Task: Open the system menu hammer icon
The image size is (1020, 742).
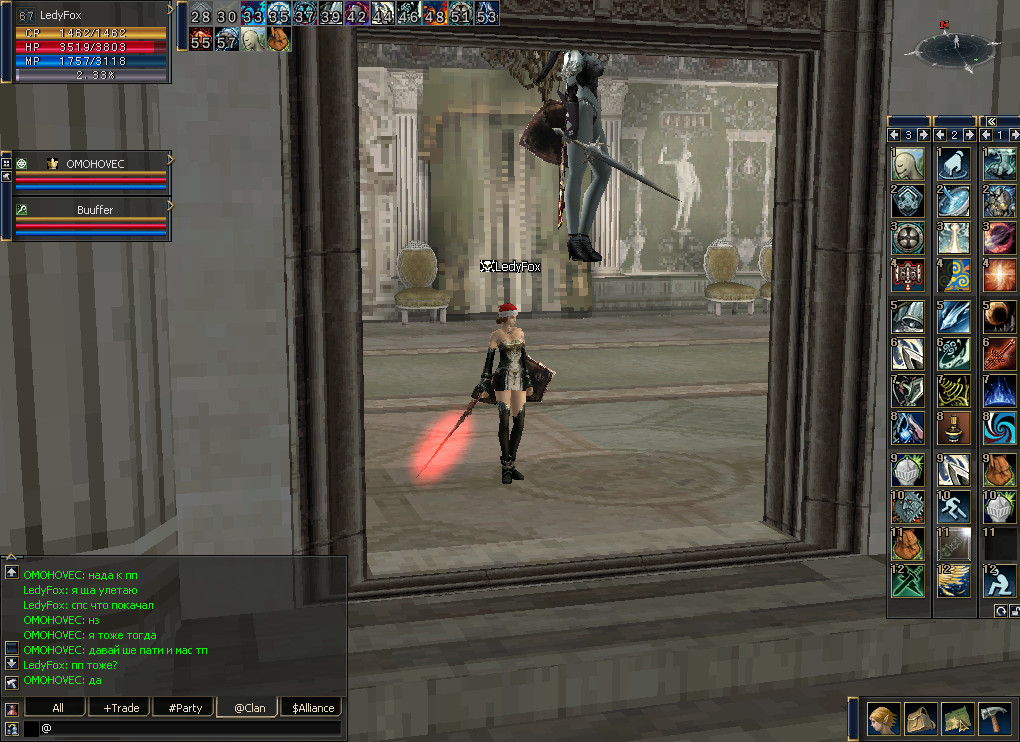Action: tap(995, 718)
